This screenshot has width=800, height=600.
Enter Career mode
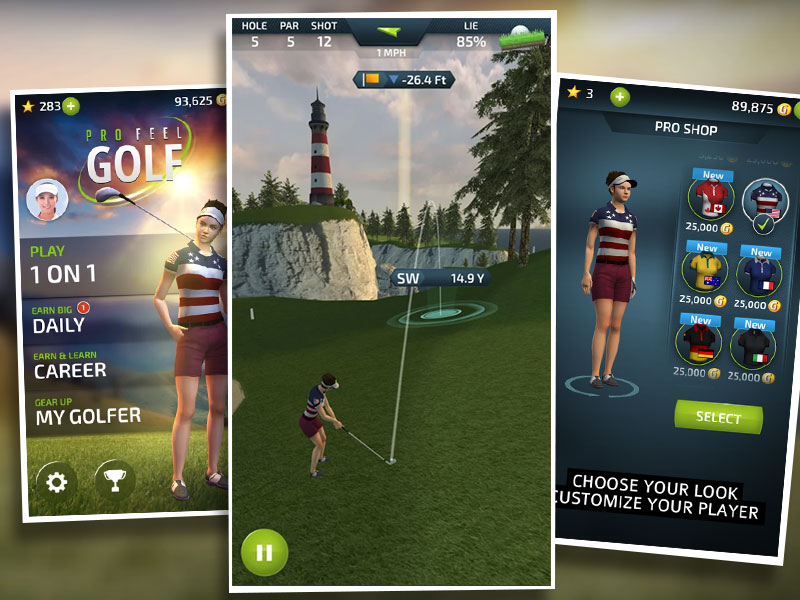pyautogui.click(x=70, y=365)
